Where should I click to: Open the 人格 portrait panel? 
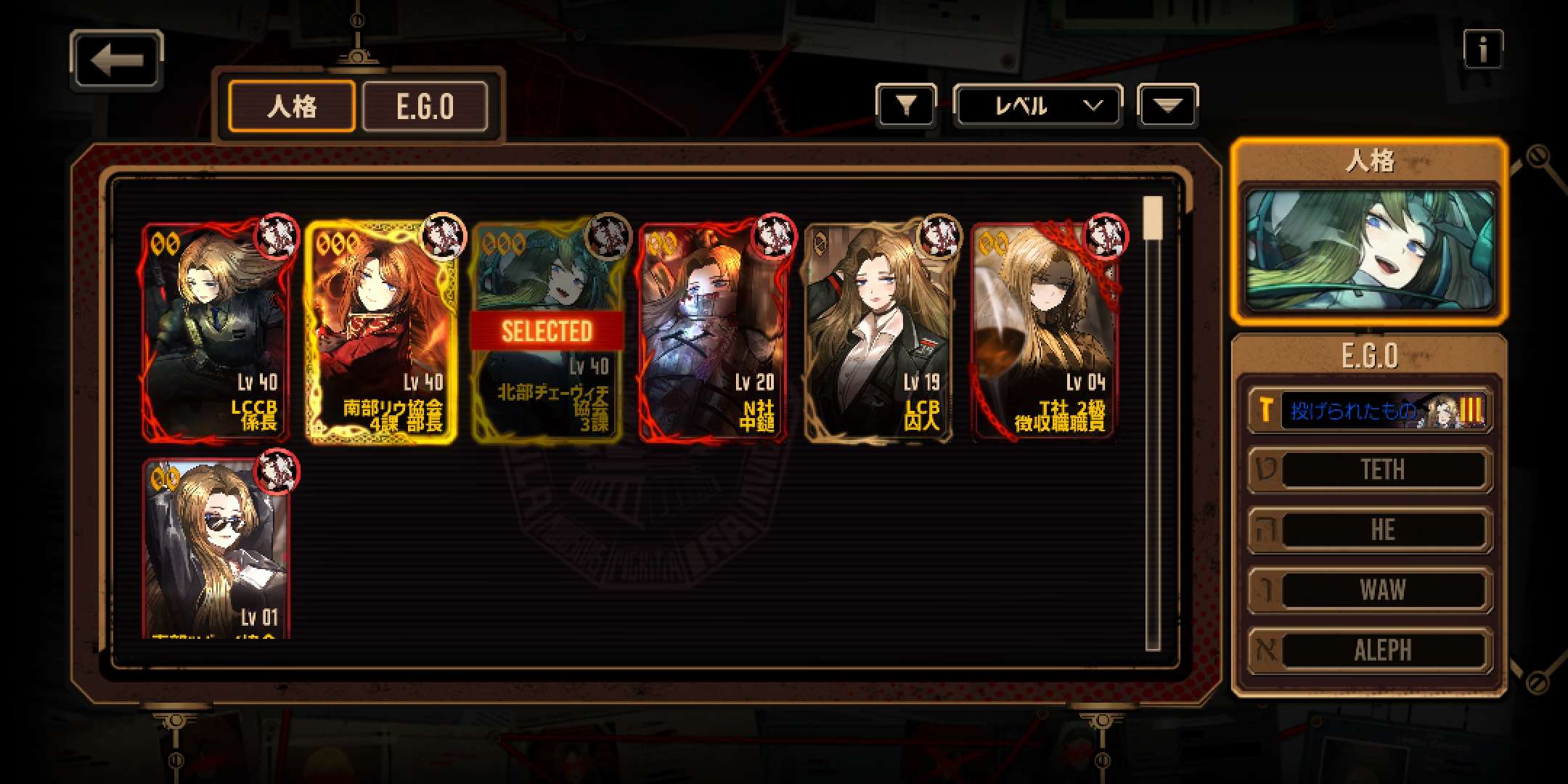(1369, 248)
